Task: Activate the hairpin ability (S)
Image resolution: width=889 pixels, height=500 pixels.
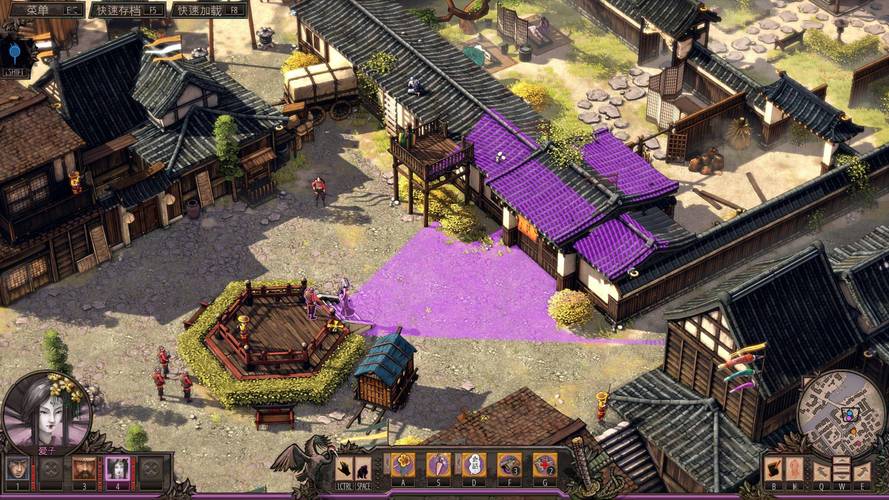Action: pyautogui.click(x=438, y=464)
